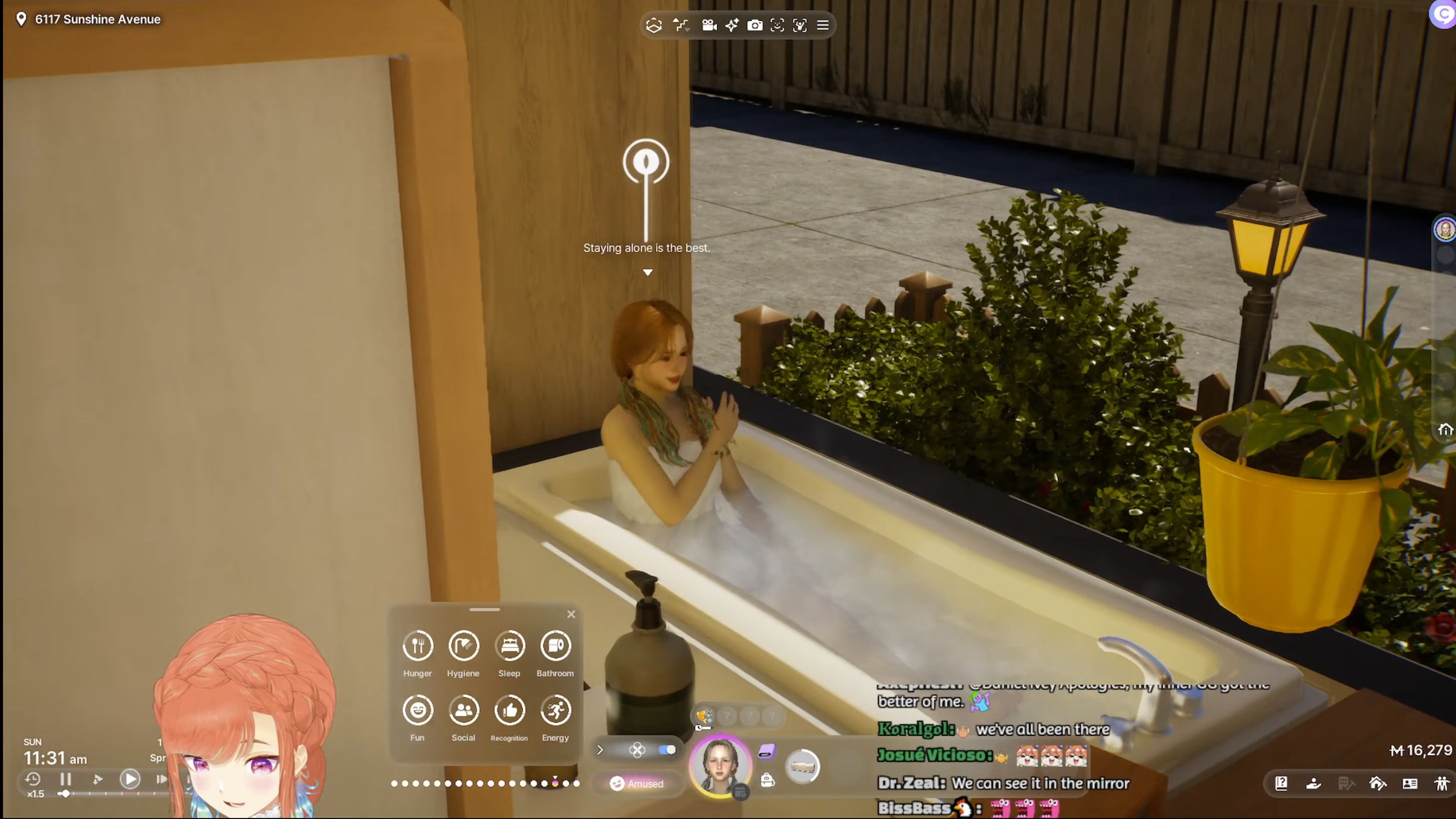Select the Hunger need icon

[418, 646]
